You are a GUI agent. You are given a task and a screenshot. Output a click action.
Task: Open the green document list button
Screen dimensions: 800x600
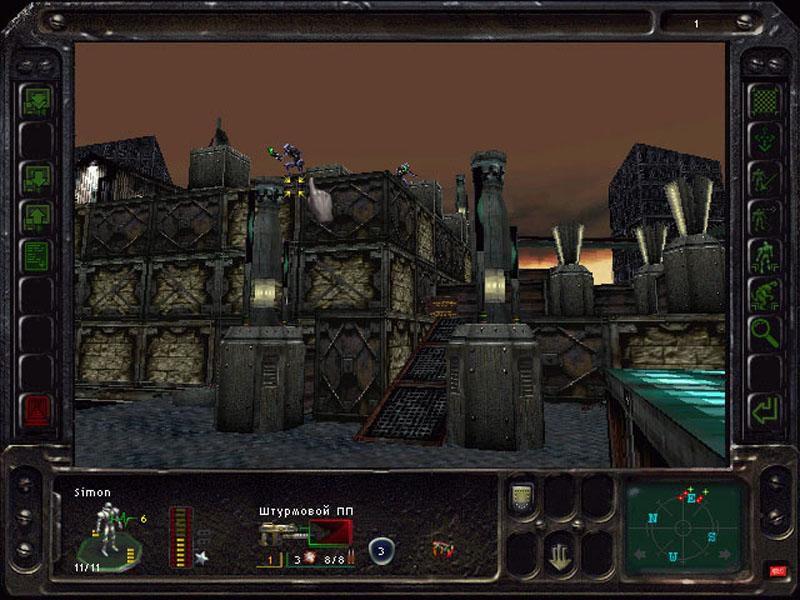[36, 253]
